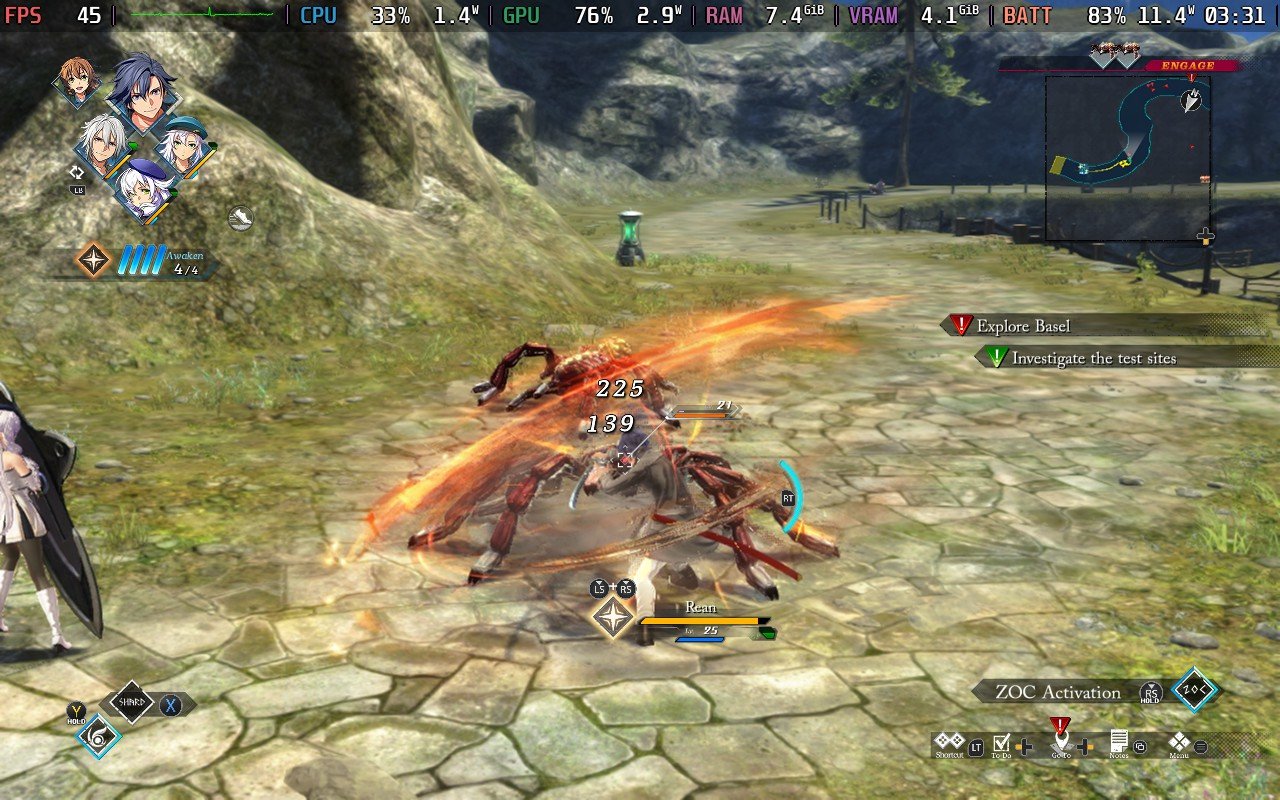Select the silver-haired man portrait
The height and width of the screenshot is (800, 1280).
pos(102,148)
